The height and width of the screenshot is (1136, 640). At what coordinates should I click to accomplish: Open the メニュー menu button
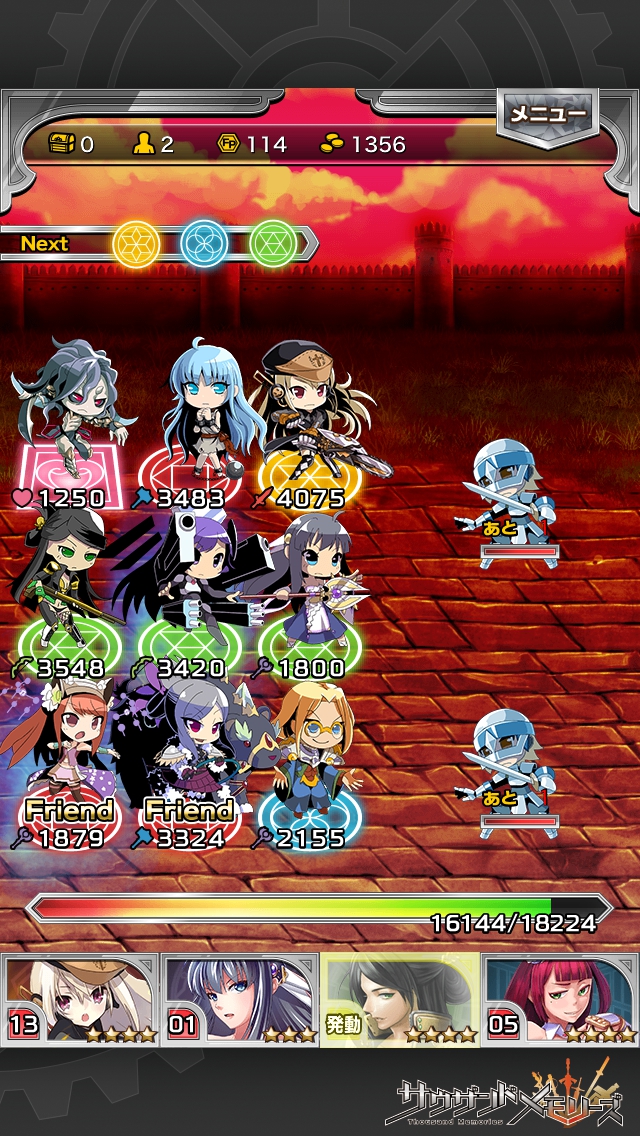[x=548, y=115]
